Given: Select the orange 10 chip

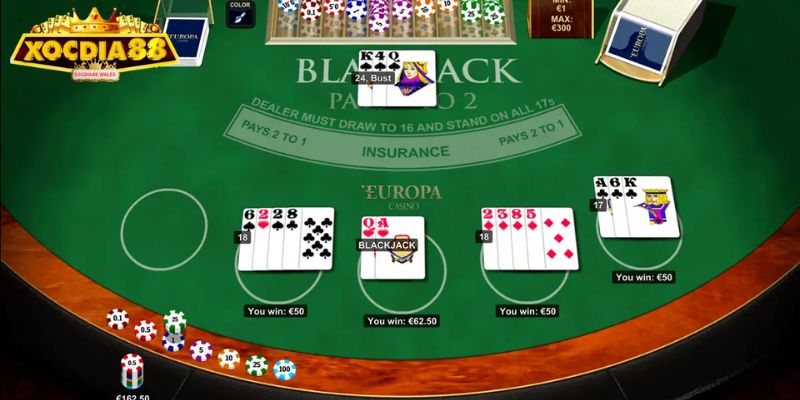Looking at the screenshot, I should pos(229,358).
